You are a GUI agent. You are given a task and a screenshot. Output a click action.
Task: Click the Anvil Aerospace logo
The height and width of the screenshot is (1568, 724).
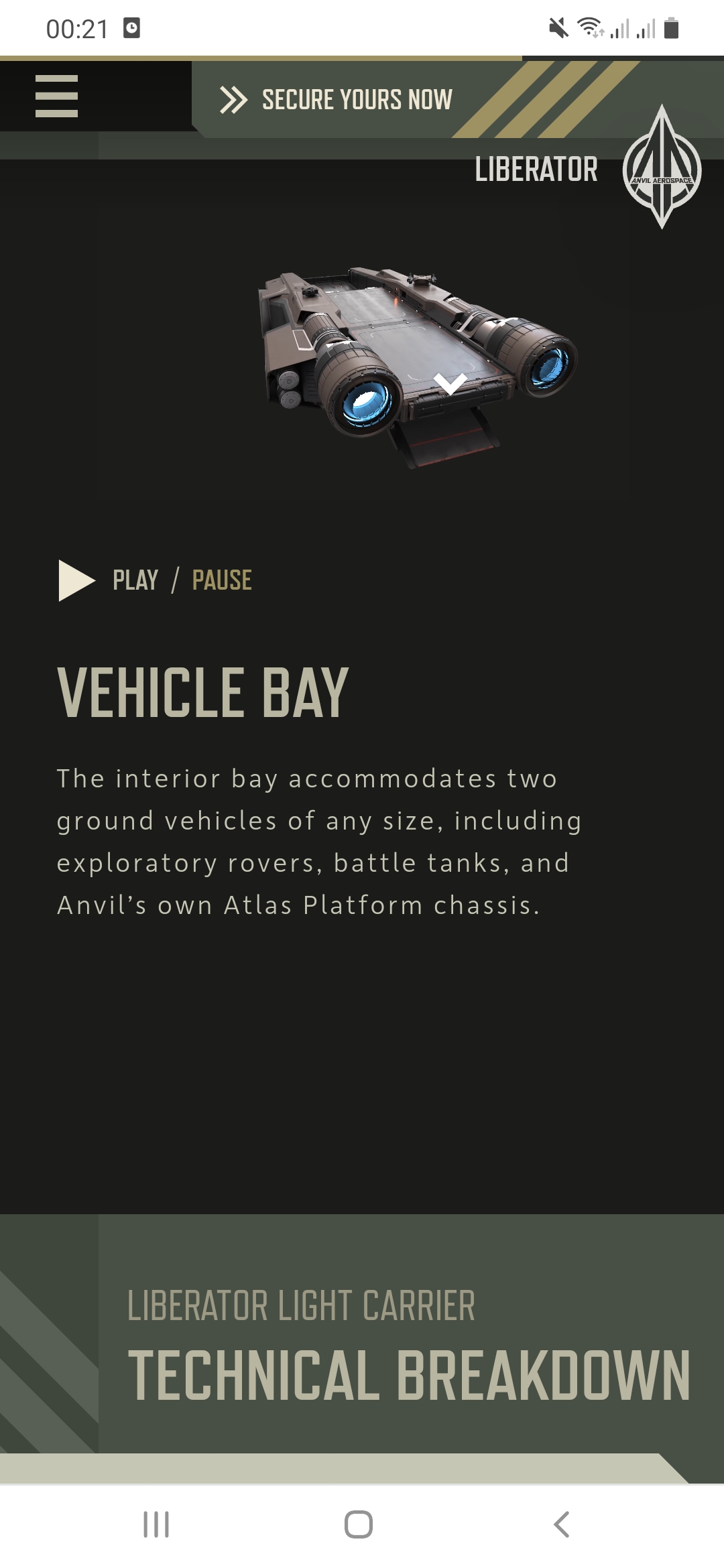(x=662, y=168)
